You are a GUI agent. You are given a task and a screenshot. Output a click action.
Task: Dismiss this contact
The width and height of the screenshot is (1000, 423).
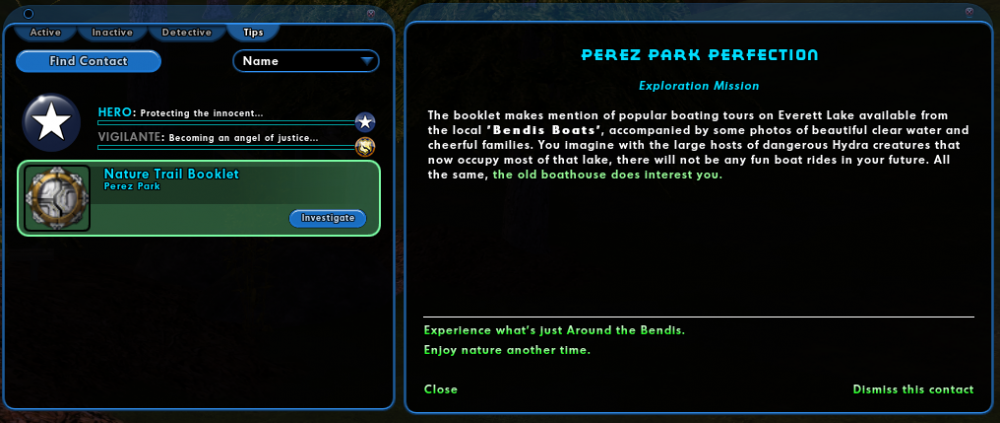pyautogui.click(x=912, y=389)
